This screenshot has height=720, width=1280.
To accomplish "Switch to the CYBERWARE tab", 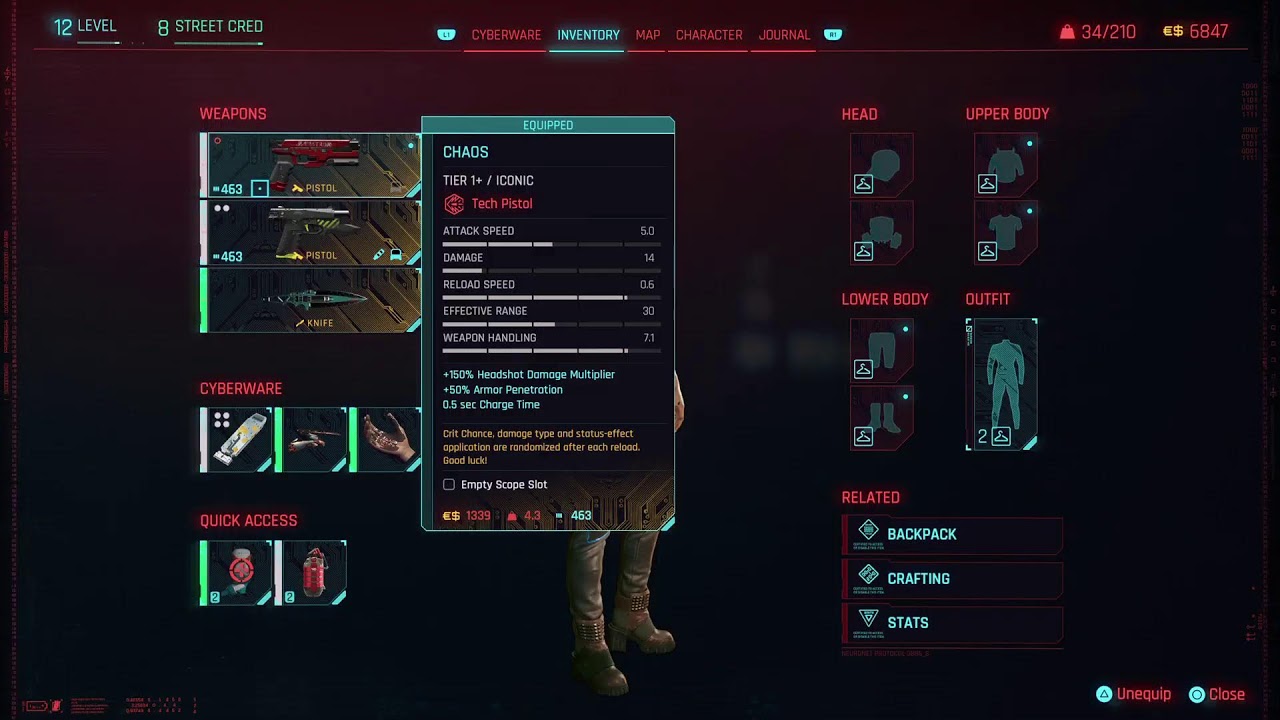I will (504, 34).
